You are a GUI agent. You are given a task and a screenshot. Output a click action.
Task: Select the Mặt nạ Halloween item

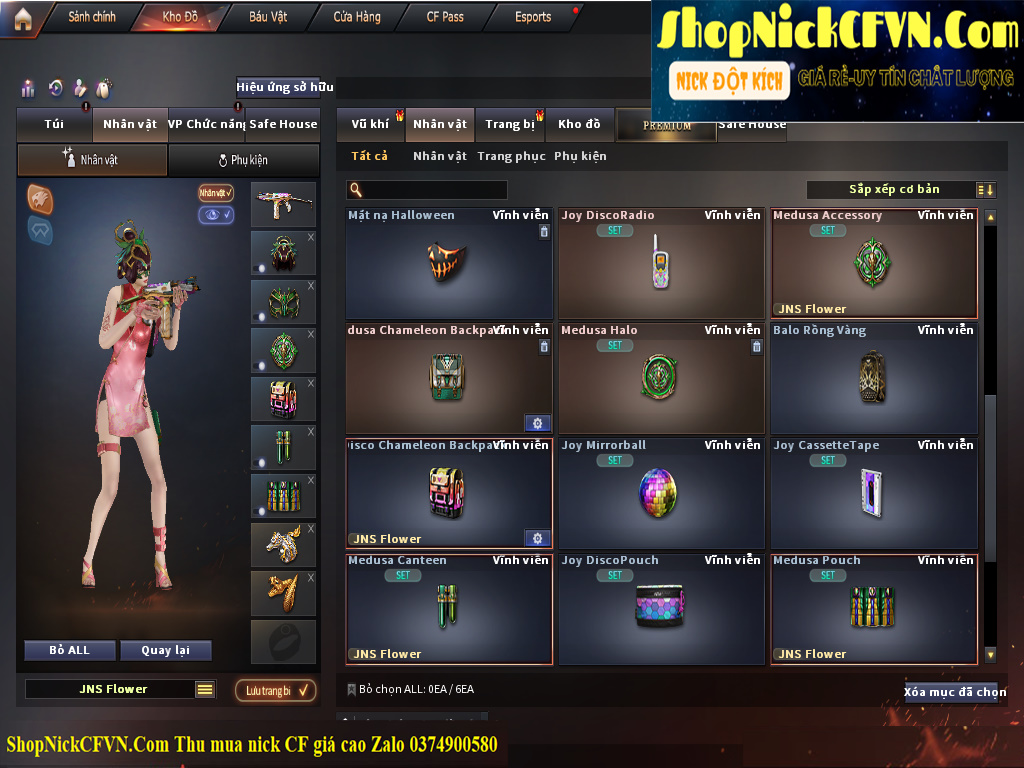tap(449, 264)
